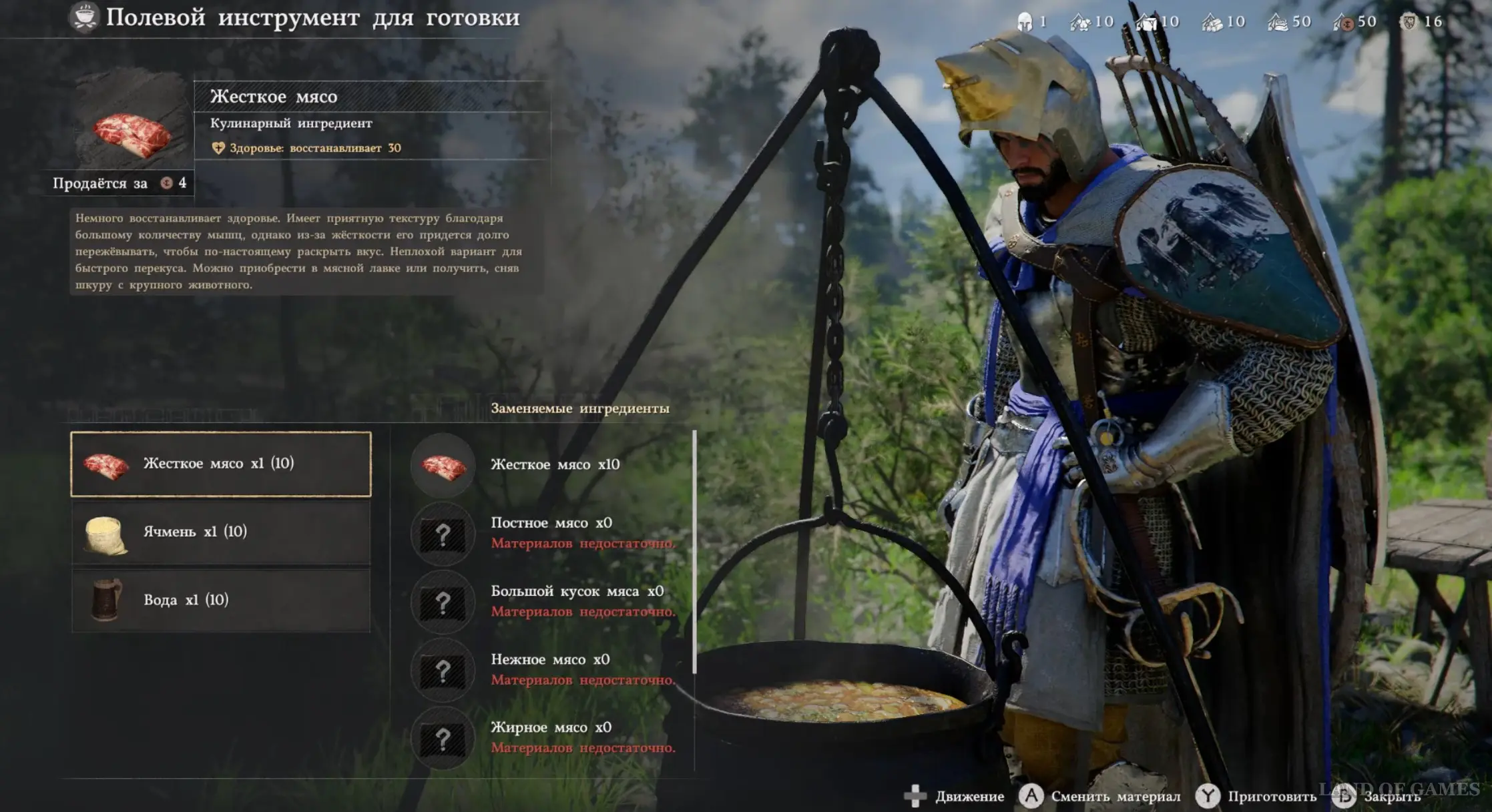This screenshot has width=1492, height=812.
Task: Choose the Ячмень x1 ingredient row
Action: pyautogui.click(x=220, y=532)
